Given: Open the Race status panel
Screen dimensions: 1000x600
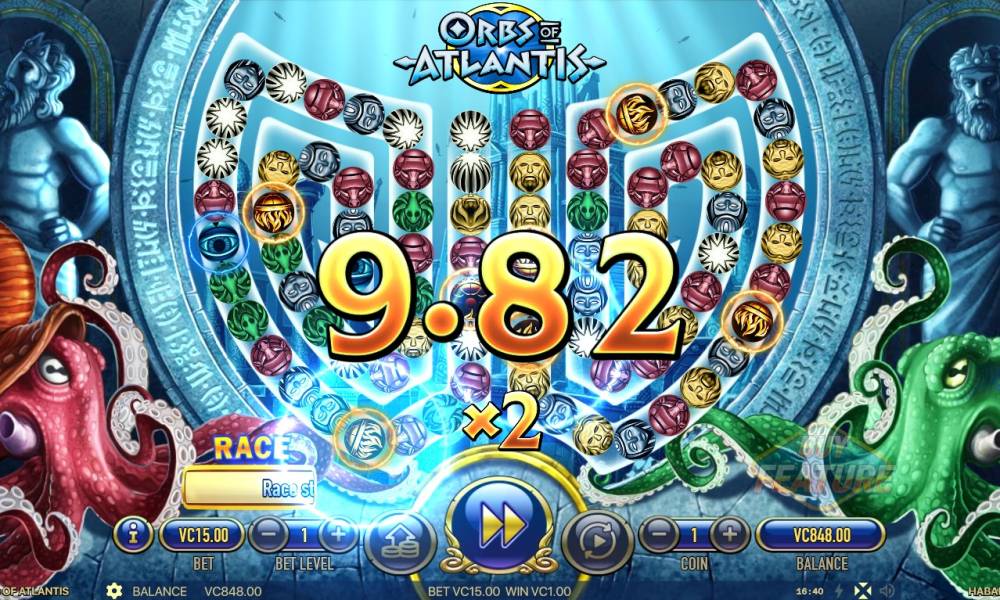Looking at the screenshot, I should click(x=249, y=487).
